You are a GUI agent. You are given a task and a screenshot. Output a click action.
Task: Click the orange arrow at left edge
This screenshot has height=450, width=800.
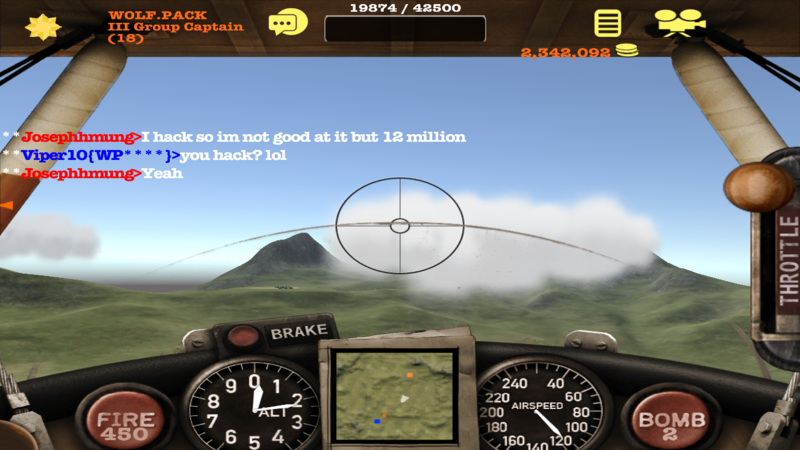pyautogui.click(x=6, y=204)
